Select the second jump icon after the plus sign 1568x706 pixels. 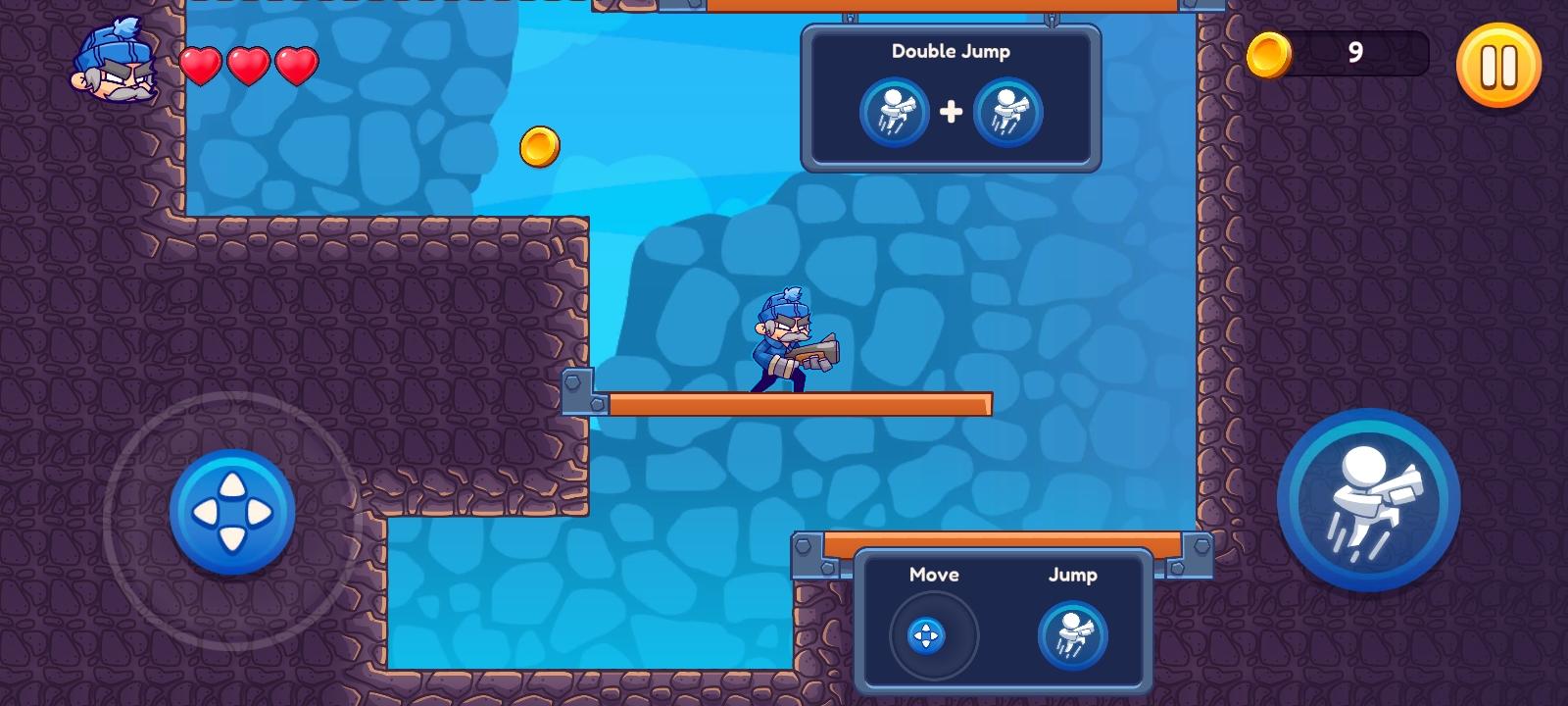tap(1008, 112)
